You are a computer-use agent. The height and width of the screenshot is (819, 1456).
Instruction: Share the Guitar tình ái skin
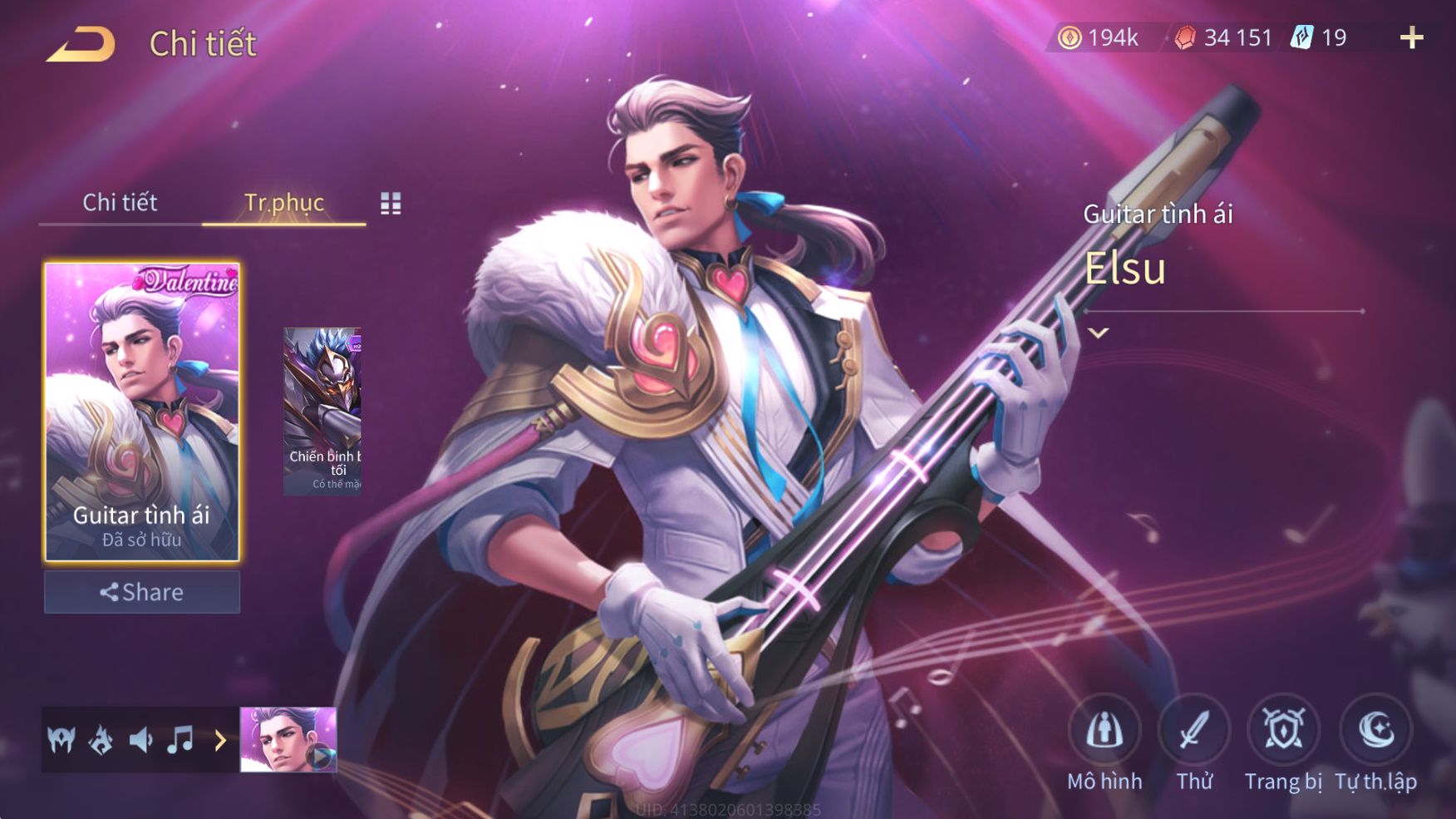[142, 592]
